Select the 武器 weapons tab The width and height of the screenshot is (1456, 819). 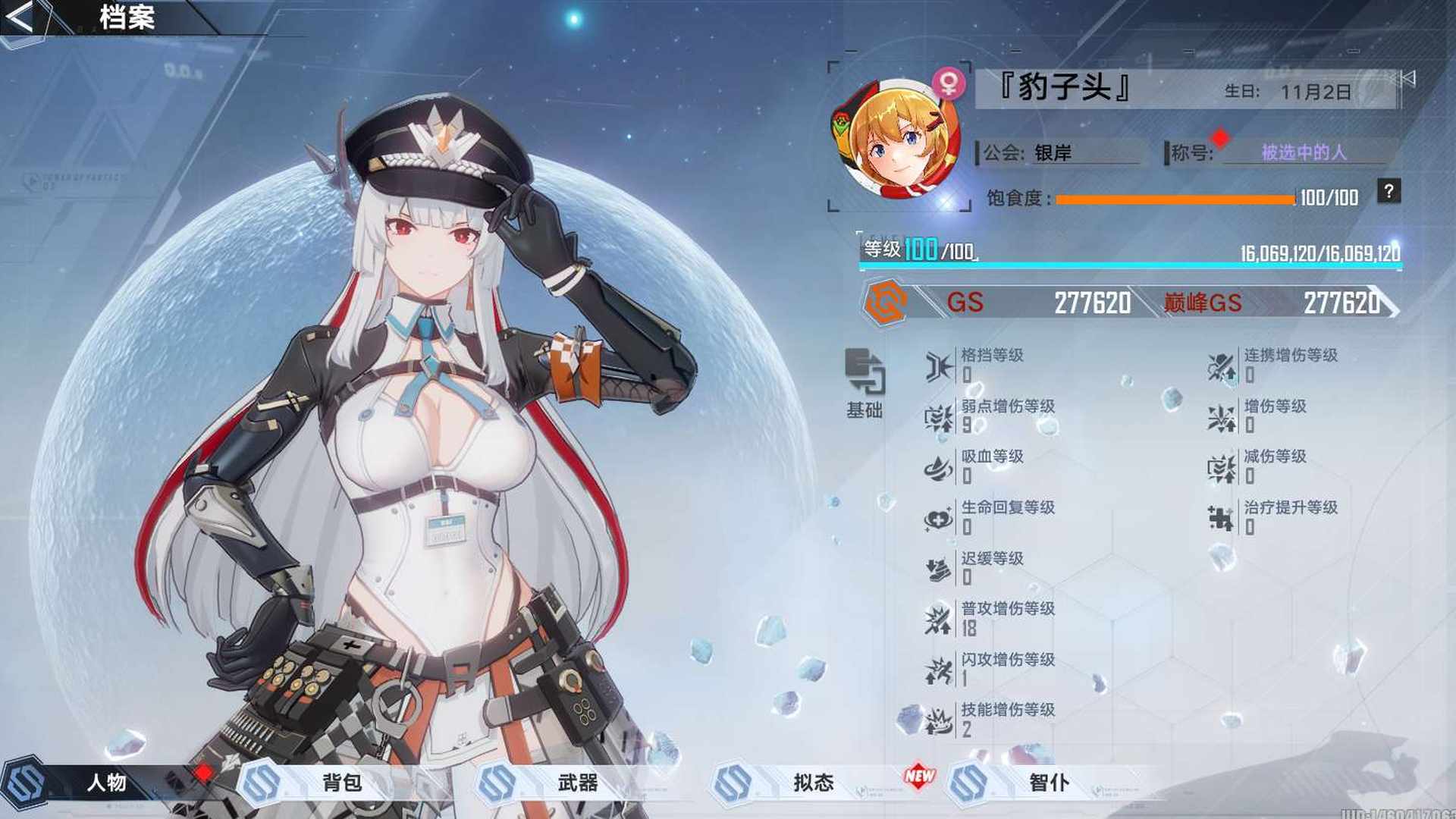(x=577, y=783)
